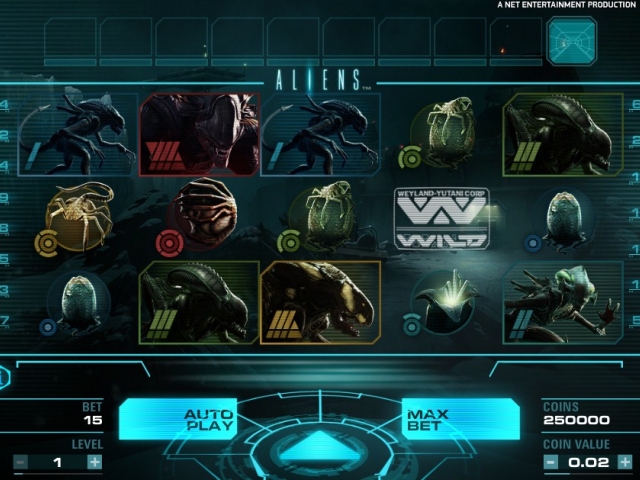Lower the coin value

(550, 462)
